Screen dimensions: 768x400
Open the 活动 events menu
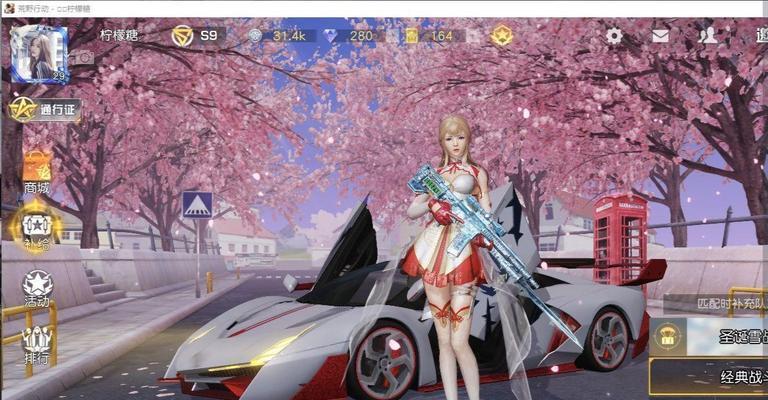37,288
